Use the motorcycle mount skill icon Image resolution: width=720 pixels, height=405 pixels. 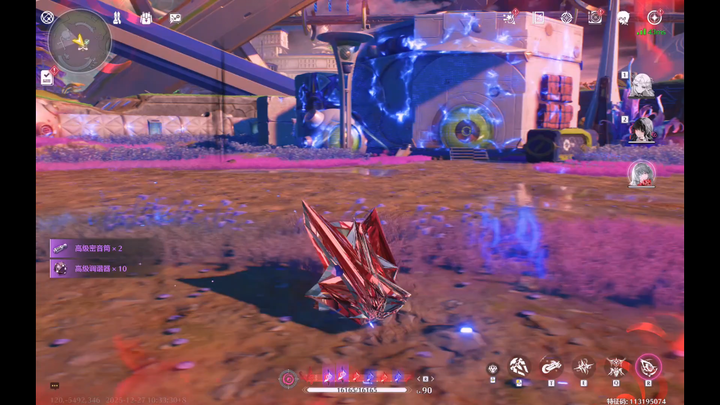(550, 367)
